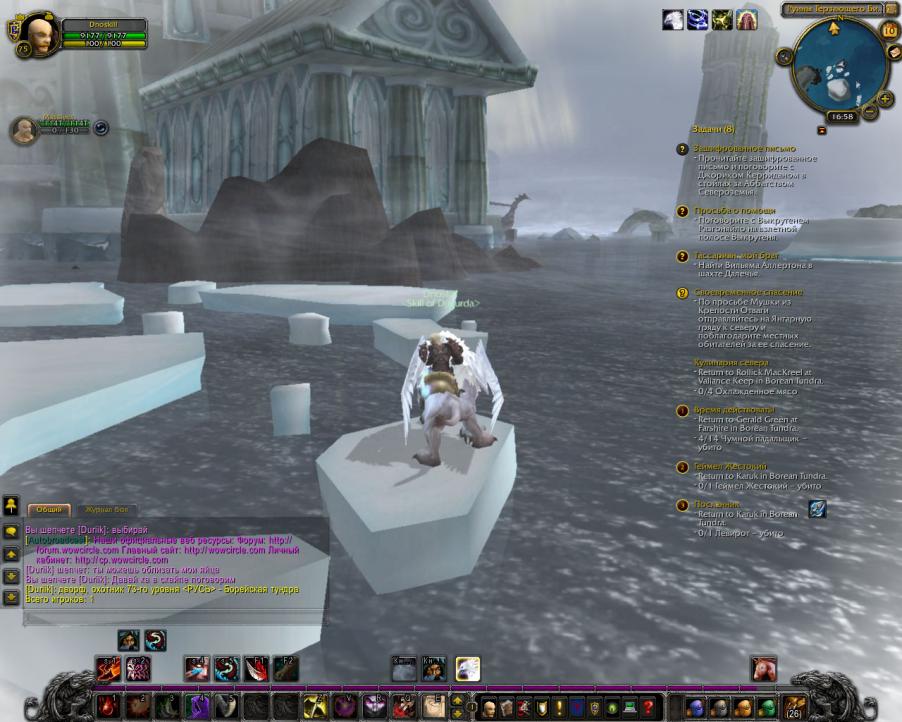Open the backpack showing 26 free slots
The width and height of the screenshot is (902, 722).
[x=795, y=707]
